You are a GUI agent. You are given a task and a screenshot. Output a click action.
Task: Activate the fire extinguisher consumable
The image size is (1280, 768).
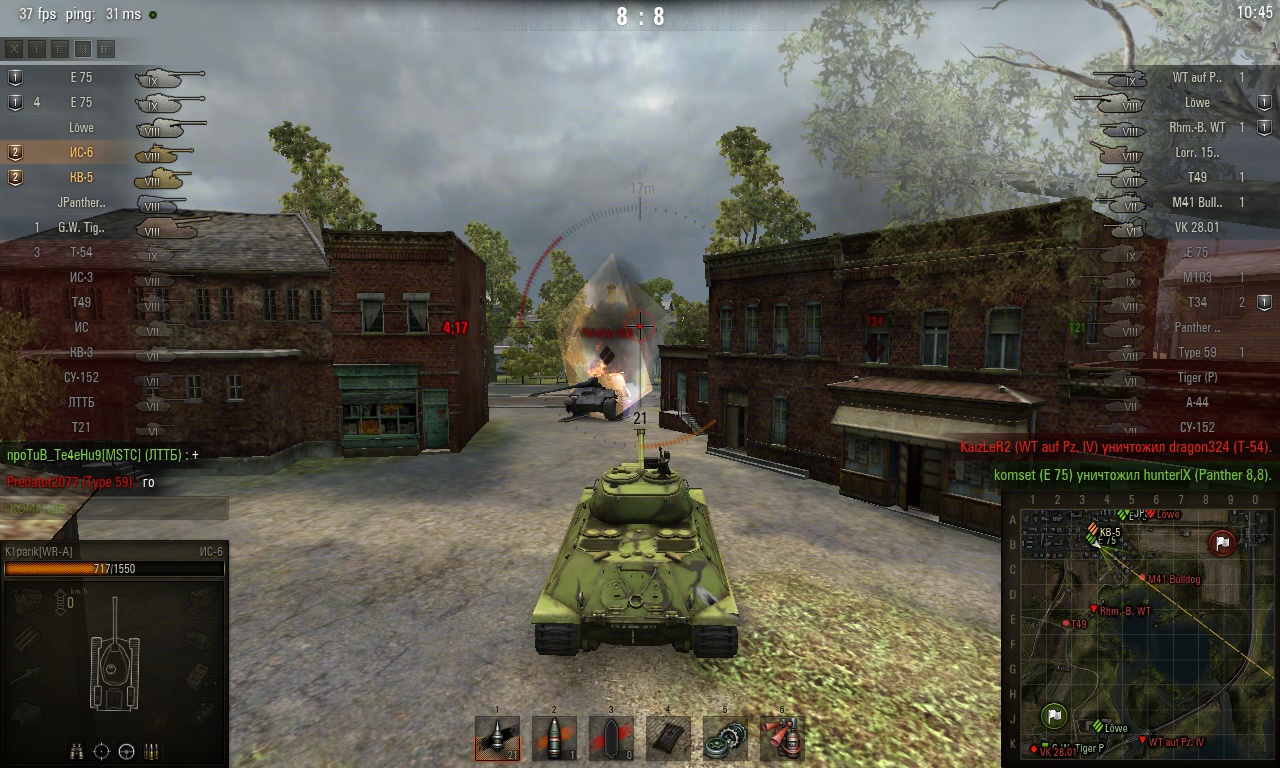782,739
